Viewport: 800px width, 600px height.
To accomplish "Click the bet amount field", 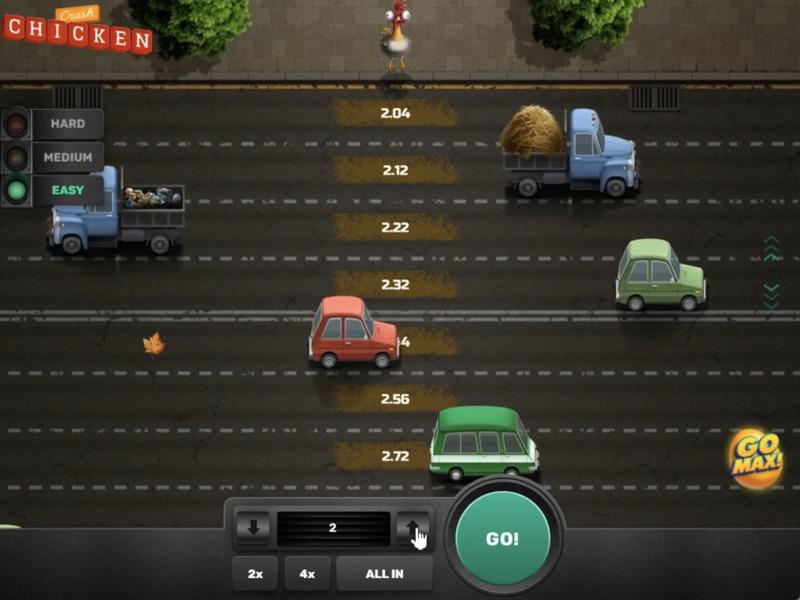I will point(333,528).
